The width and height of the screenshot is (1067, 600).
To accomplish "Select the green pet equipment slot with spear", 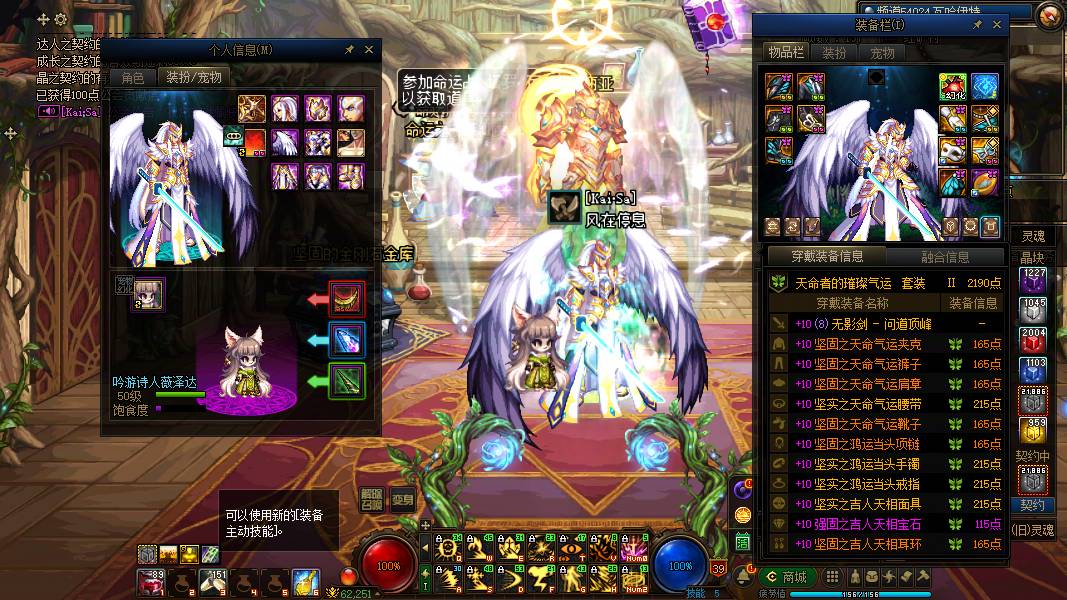I will click(347, 381).
